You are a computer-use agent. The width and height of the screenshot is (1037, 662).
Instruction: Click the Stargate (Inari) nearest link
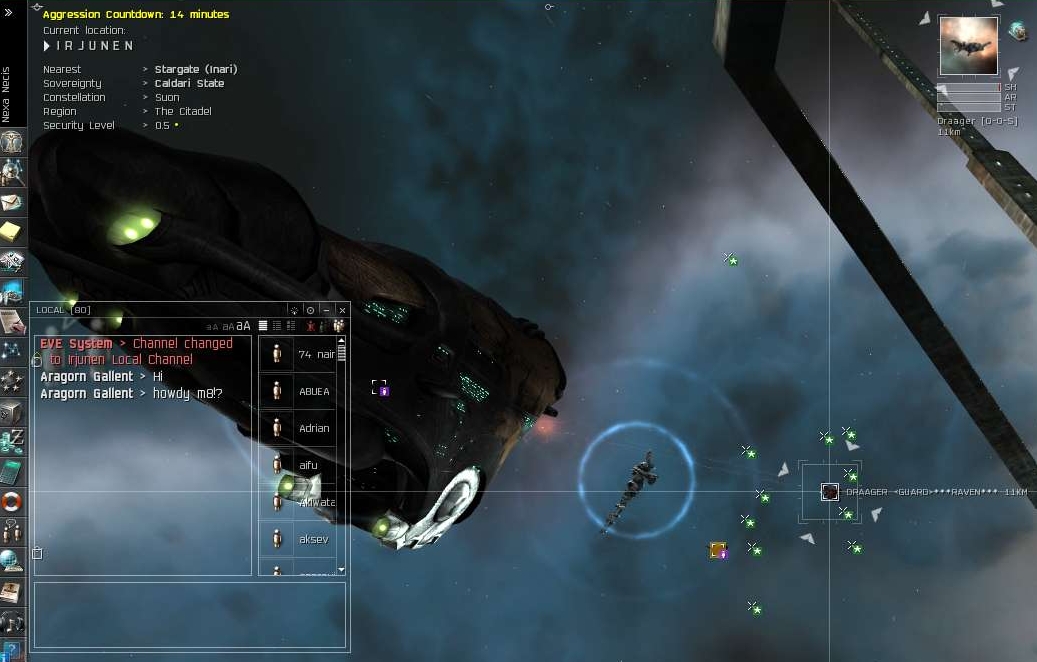196,70
